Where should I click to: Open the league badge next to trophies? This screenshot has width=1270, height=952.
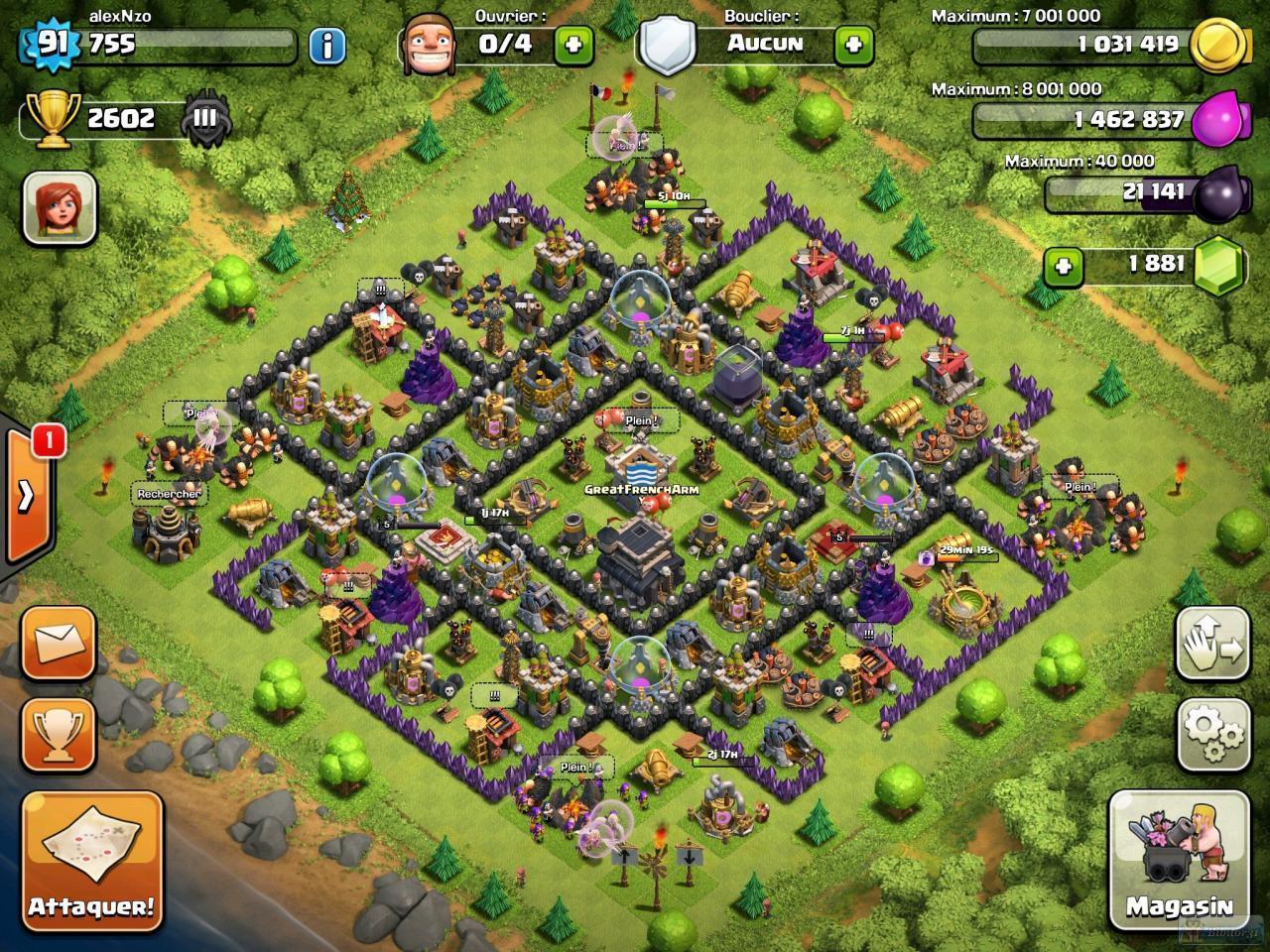tap(205, 119)
